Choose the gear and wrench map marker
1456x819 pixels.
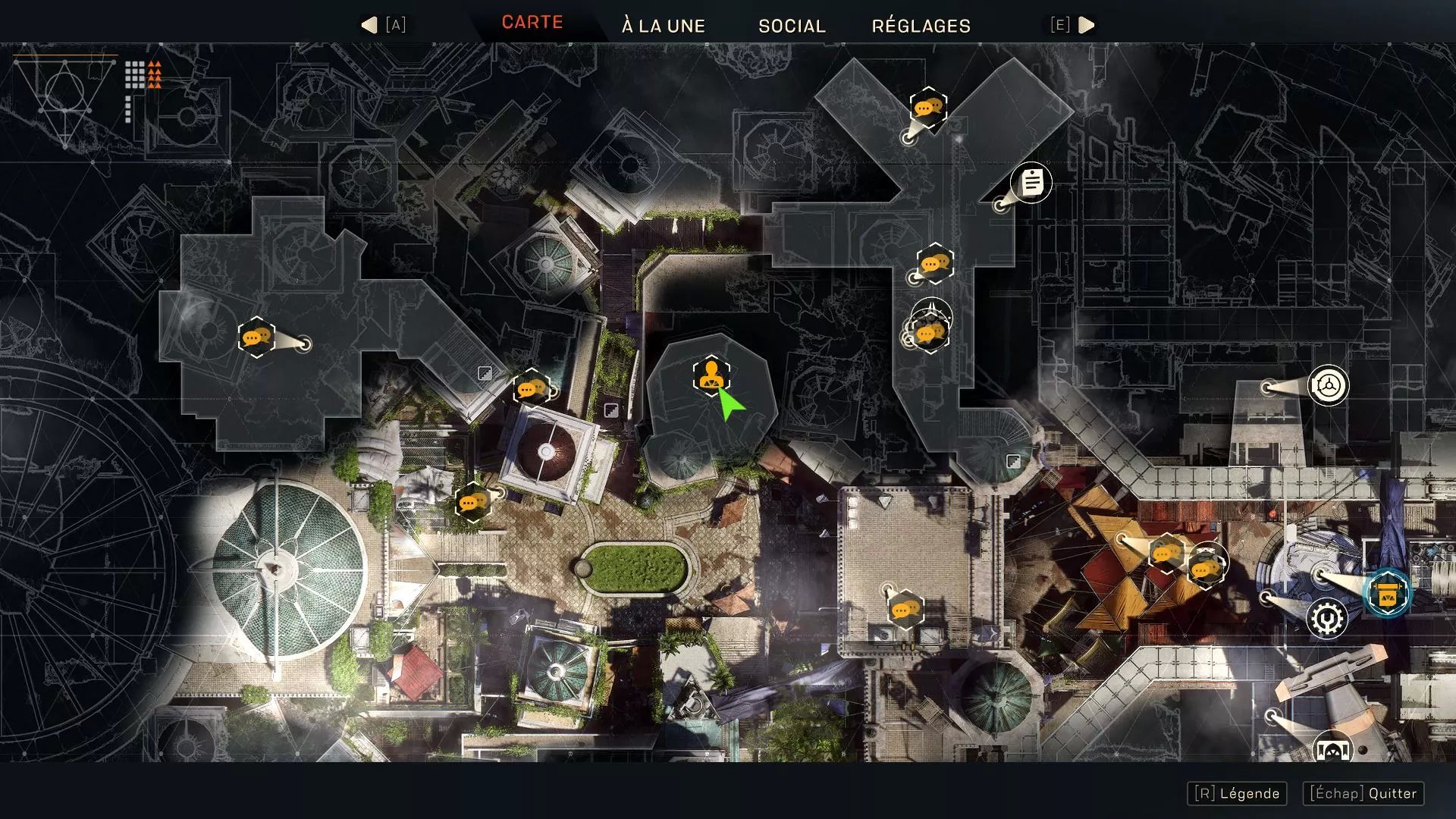1326,619
